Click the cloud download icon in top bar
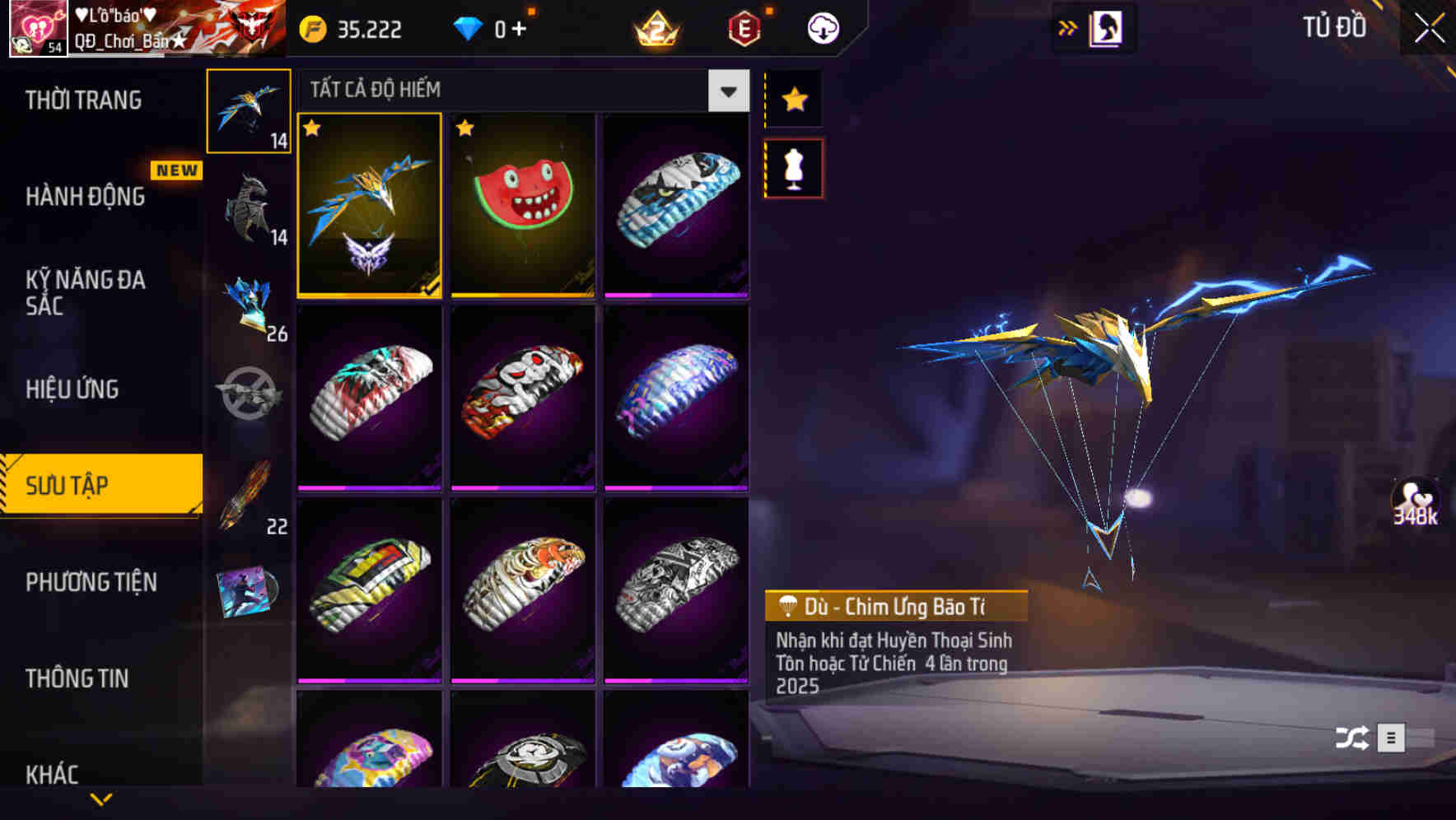 [x=821, y=27]
